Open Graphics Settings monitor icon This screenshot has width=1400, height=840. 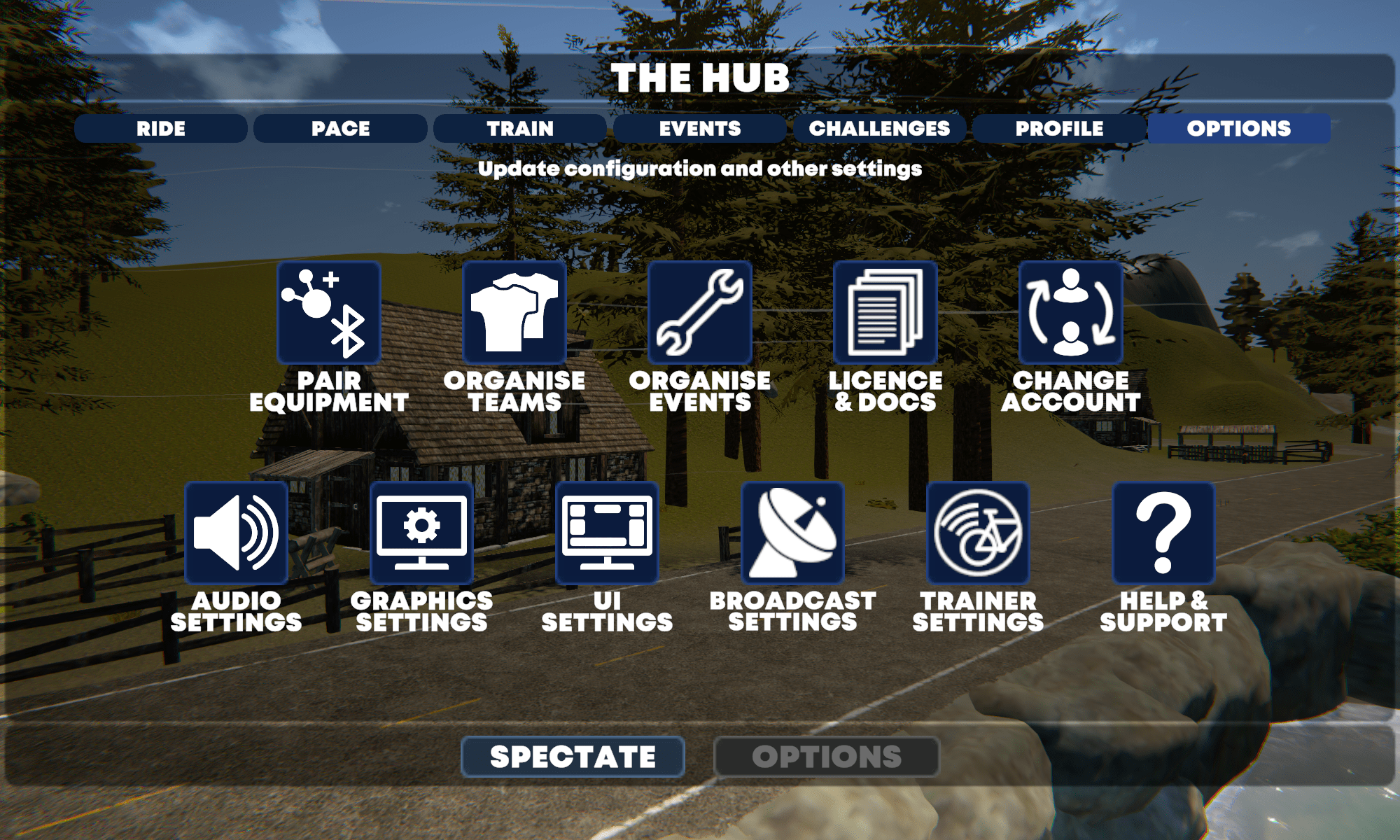tap(422, 533)
